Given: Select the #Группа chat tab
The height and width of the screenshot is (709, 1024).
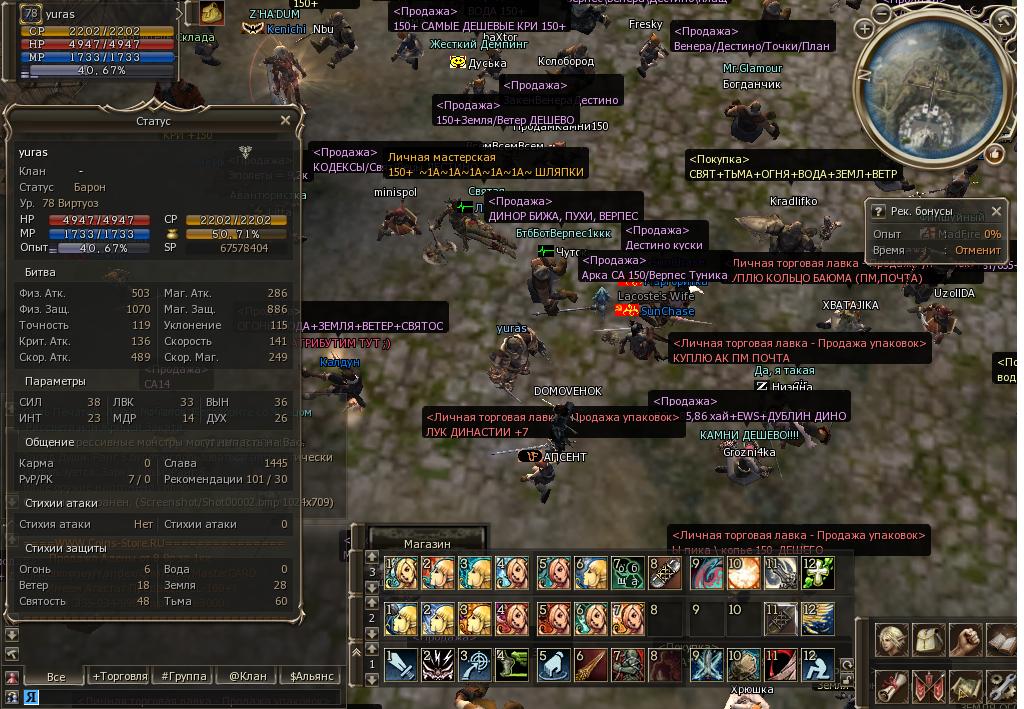Looking at the screenshot, I should pyautogui.click(x=185, y=676).
